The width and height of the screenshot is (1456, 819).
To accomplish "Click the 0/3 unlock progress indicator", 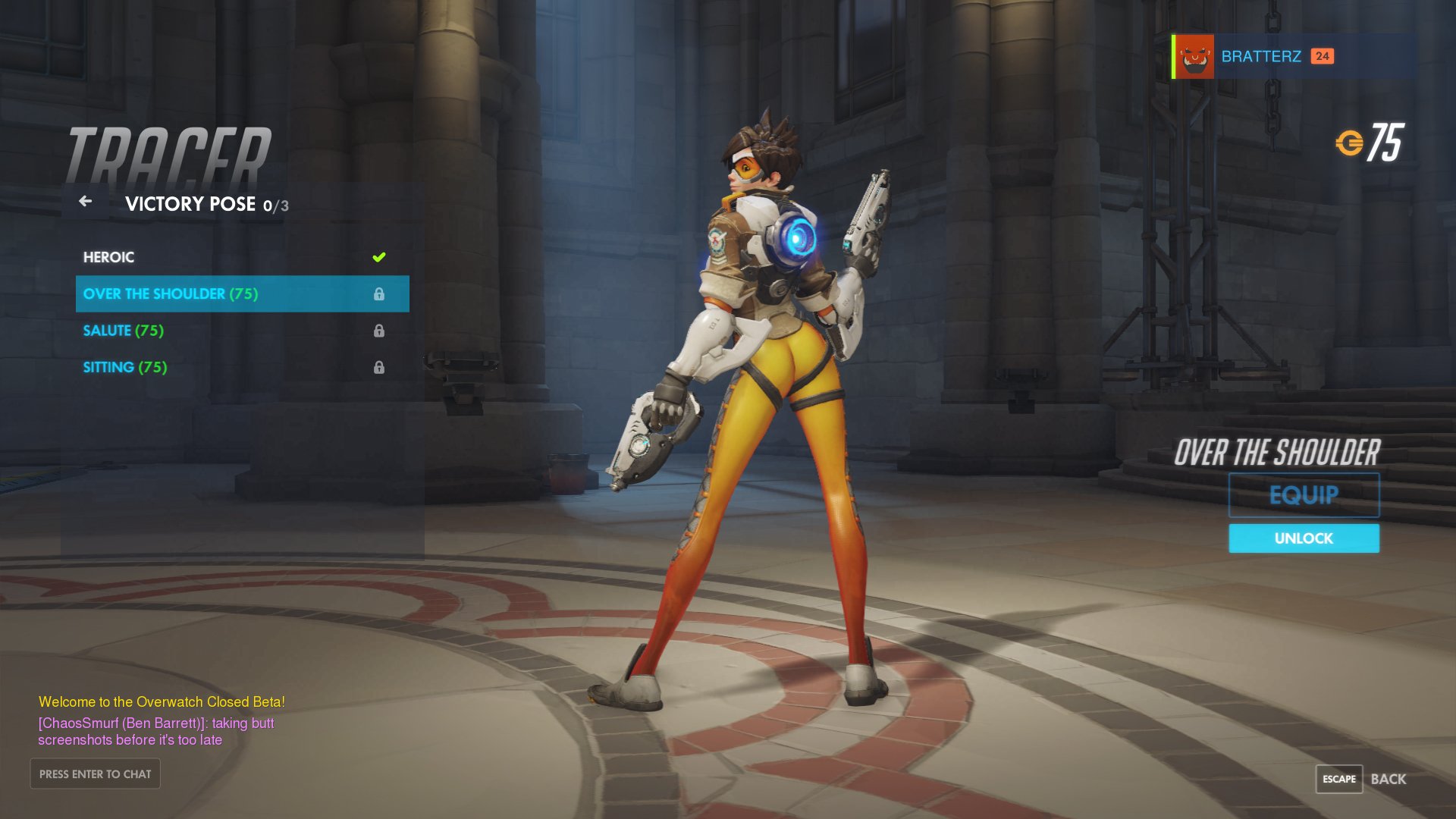I will pyautogui.click(x=275, y=205).
